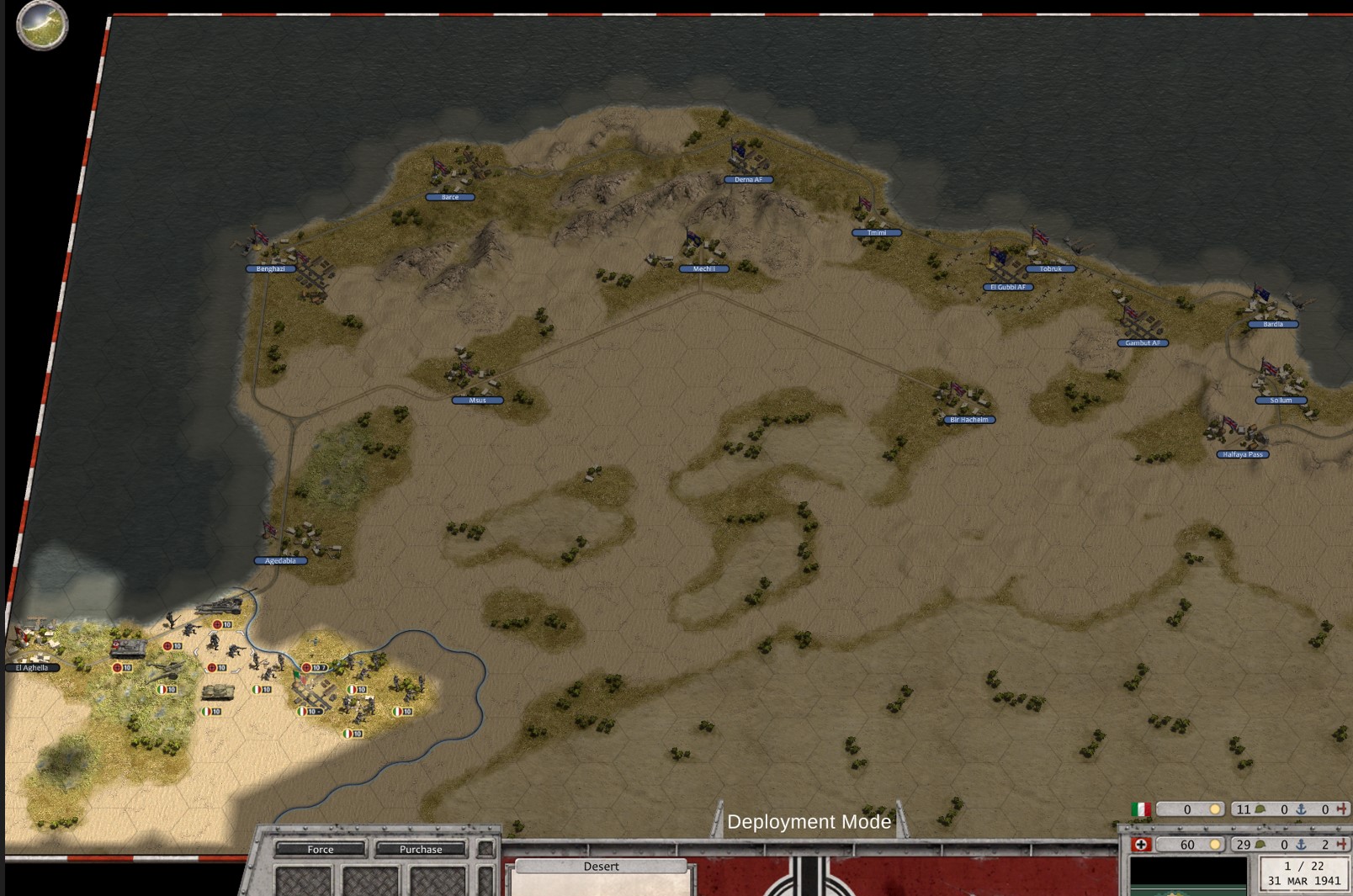Click the globe icon in the corner
This screenshot has height=896, width=1353.
(x=42, y=24)
